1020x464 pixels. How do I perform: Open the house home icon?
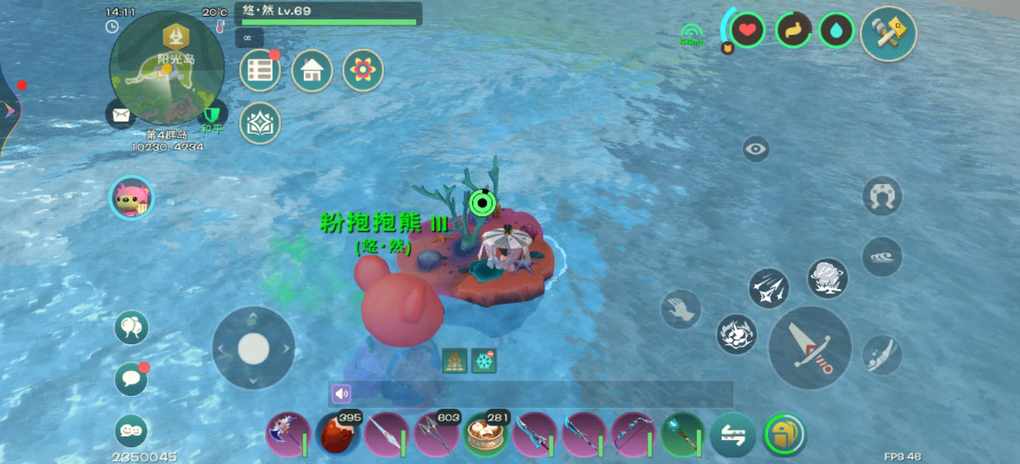[312, 70]
